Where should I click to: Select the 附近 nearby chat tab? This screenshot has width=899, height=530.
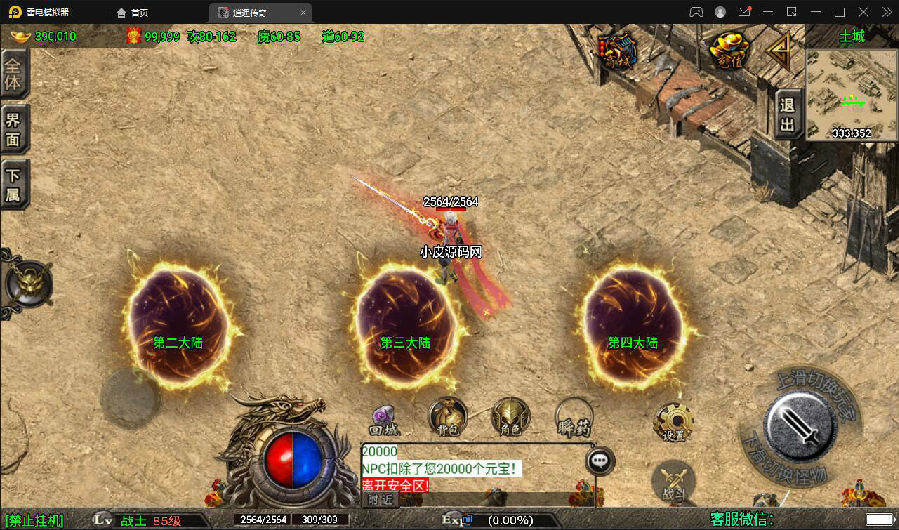[379, 498]
